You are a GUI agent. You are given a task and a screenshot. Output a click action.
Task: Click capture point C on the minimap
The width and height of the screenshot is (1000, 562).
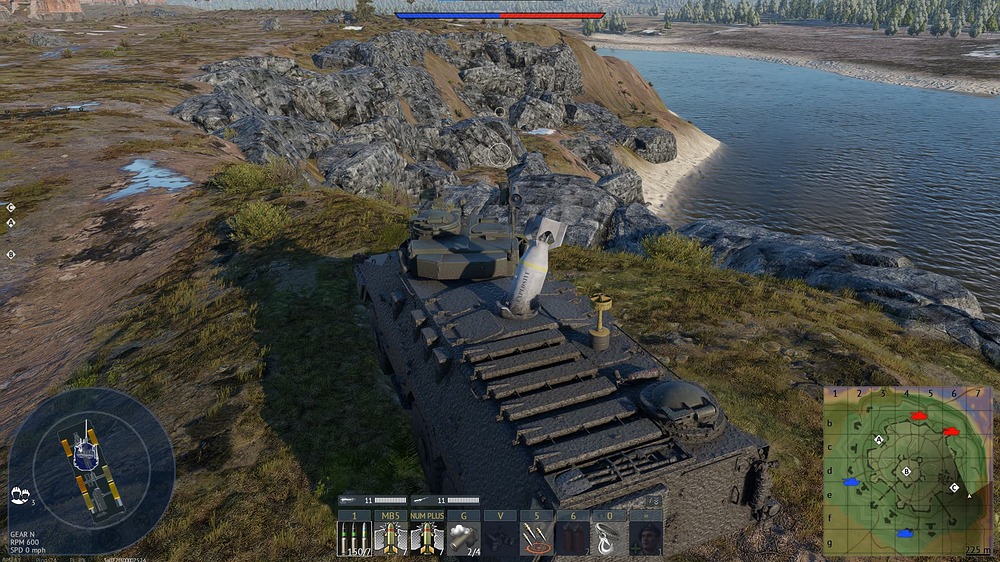pos(954,488)
